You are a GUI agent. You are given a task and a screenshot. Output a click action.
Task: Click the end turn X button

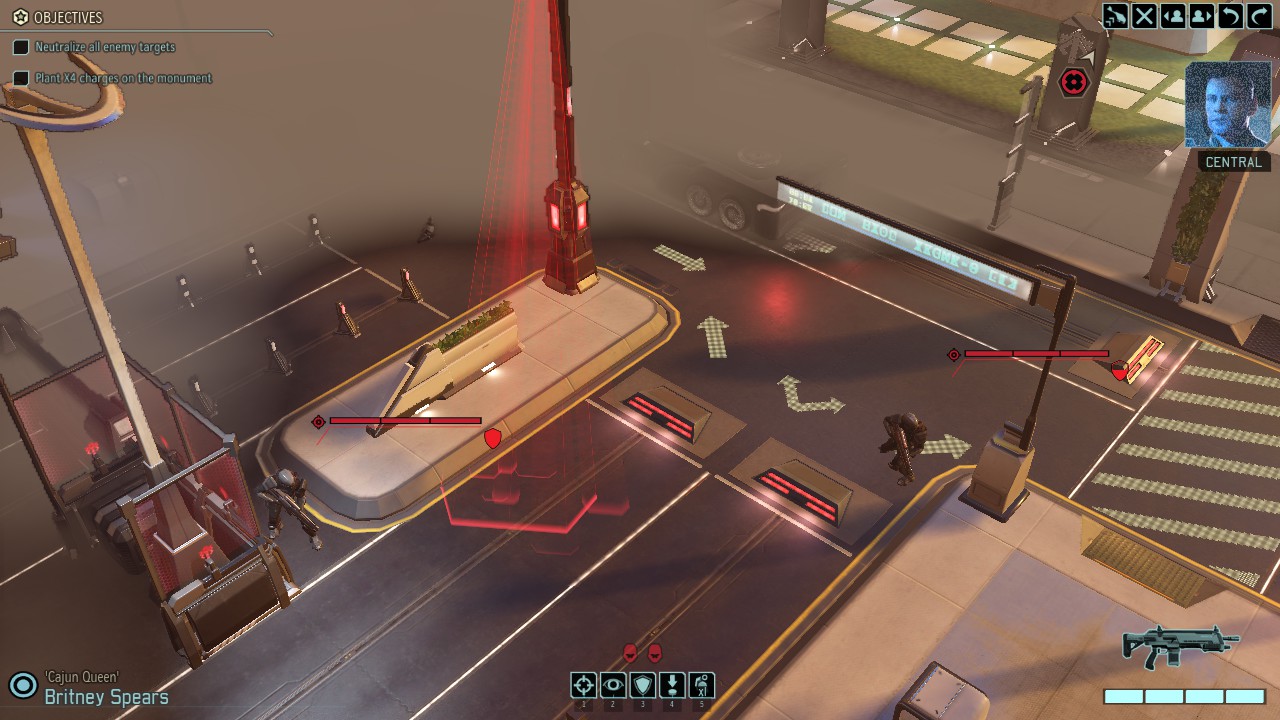coord(1144,16)
